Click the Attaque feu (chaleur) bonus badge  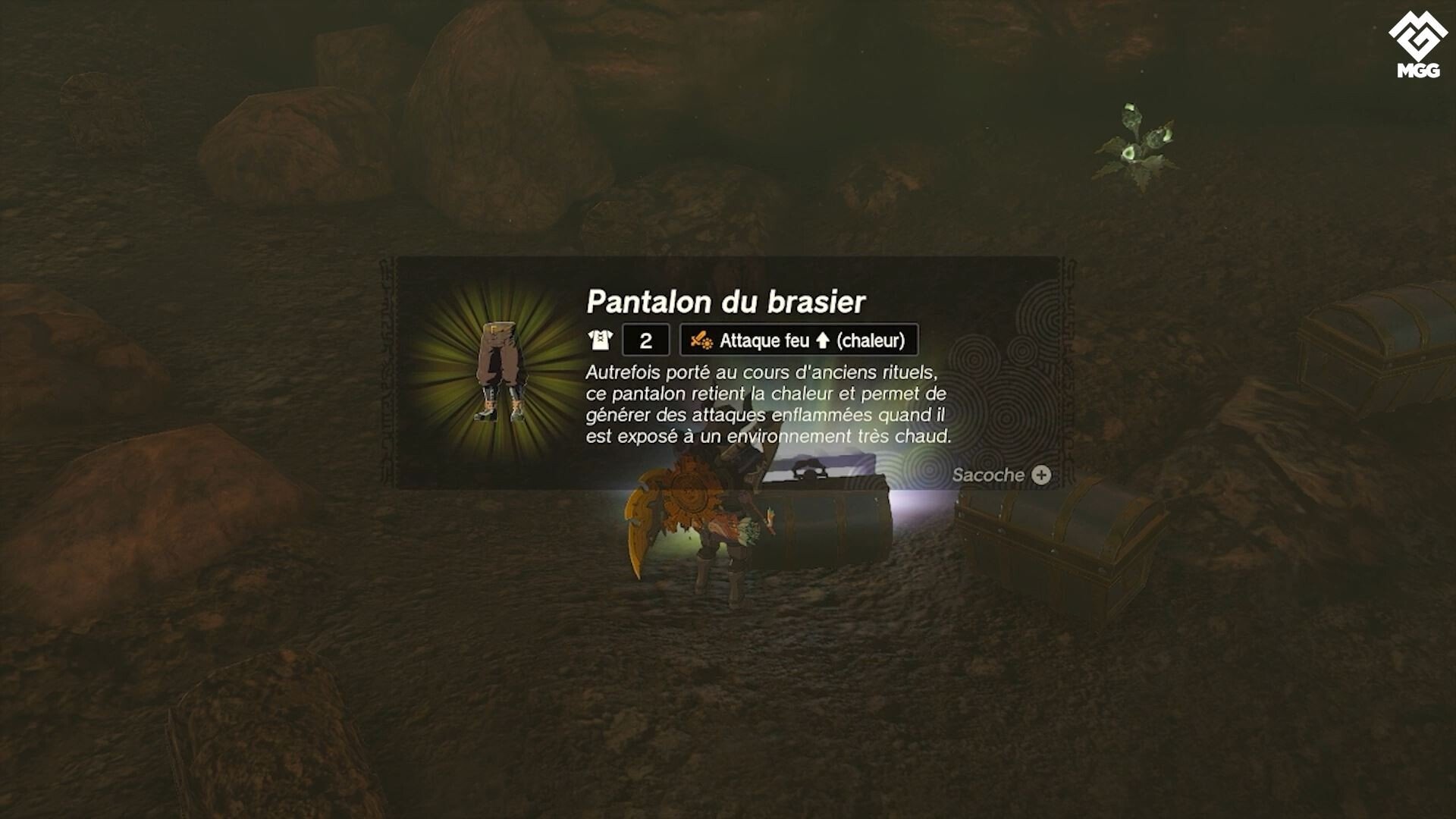coord(799,340)
